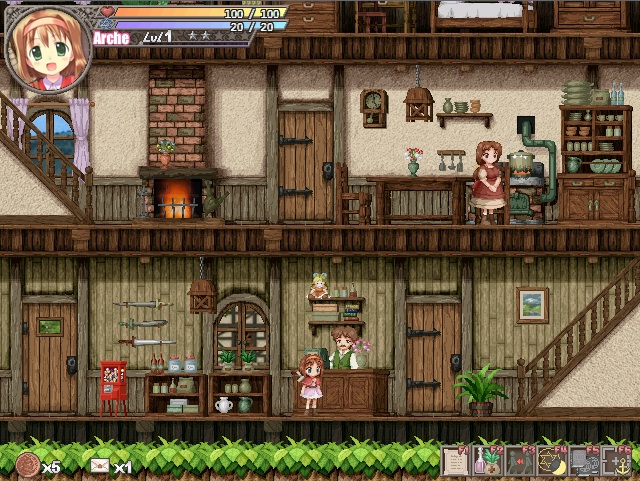Image resolution: width=640 pixels, height=481 pixels.
Task: Click Arche's character portrait
Action: 48,50
